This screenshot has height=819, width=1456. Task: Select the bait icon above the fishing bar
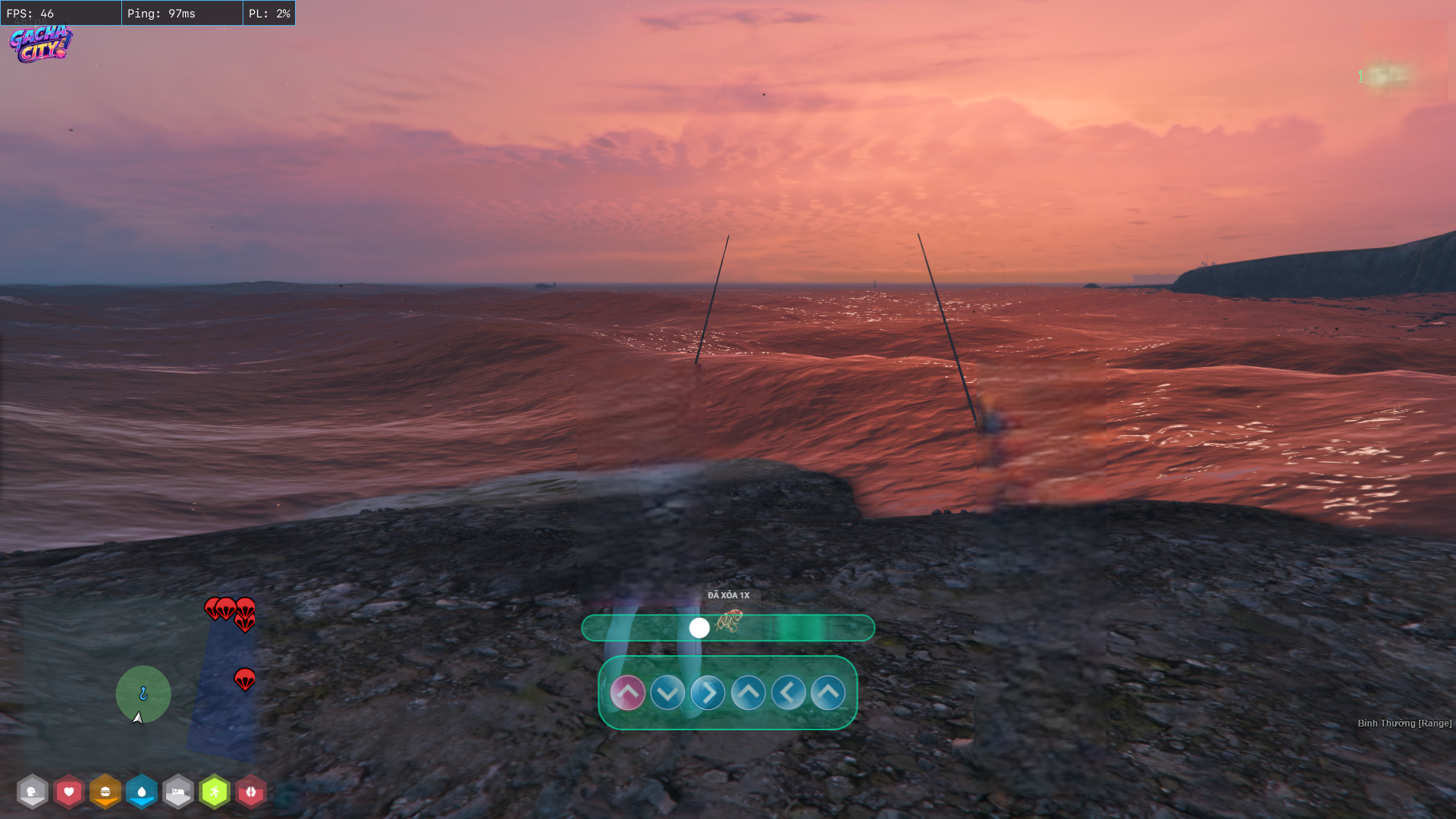(x=729, y=621)
